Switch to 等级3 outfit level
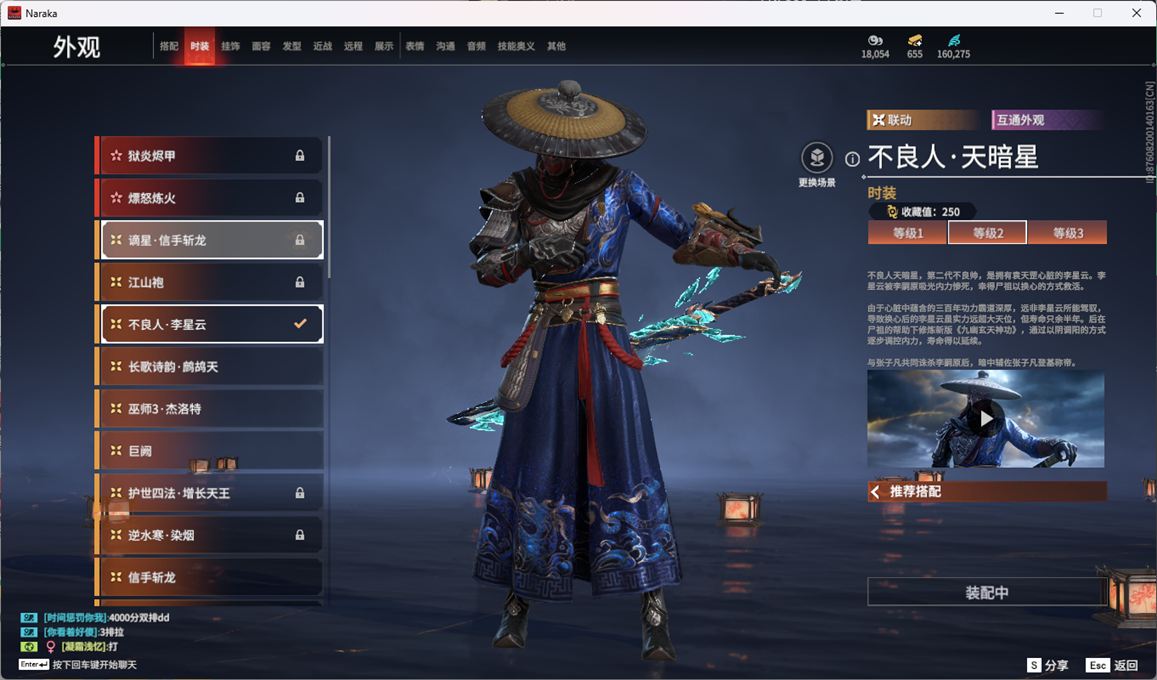Image resolution: width=1157 pixels, height=680 pixels. point(1067,233)
